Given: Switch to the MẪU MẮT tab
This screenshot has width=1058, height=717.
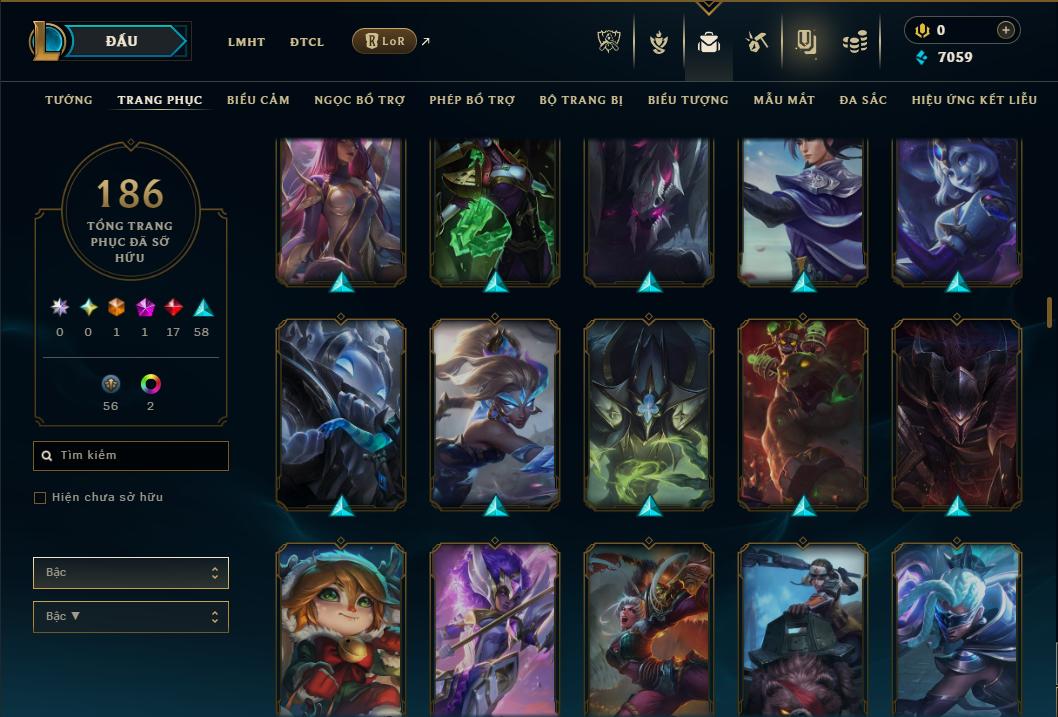Looking at the screenshot, I should pos(784,100).
